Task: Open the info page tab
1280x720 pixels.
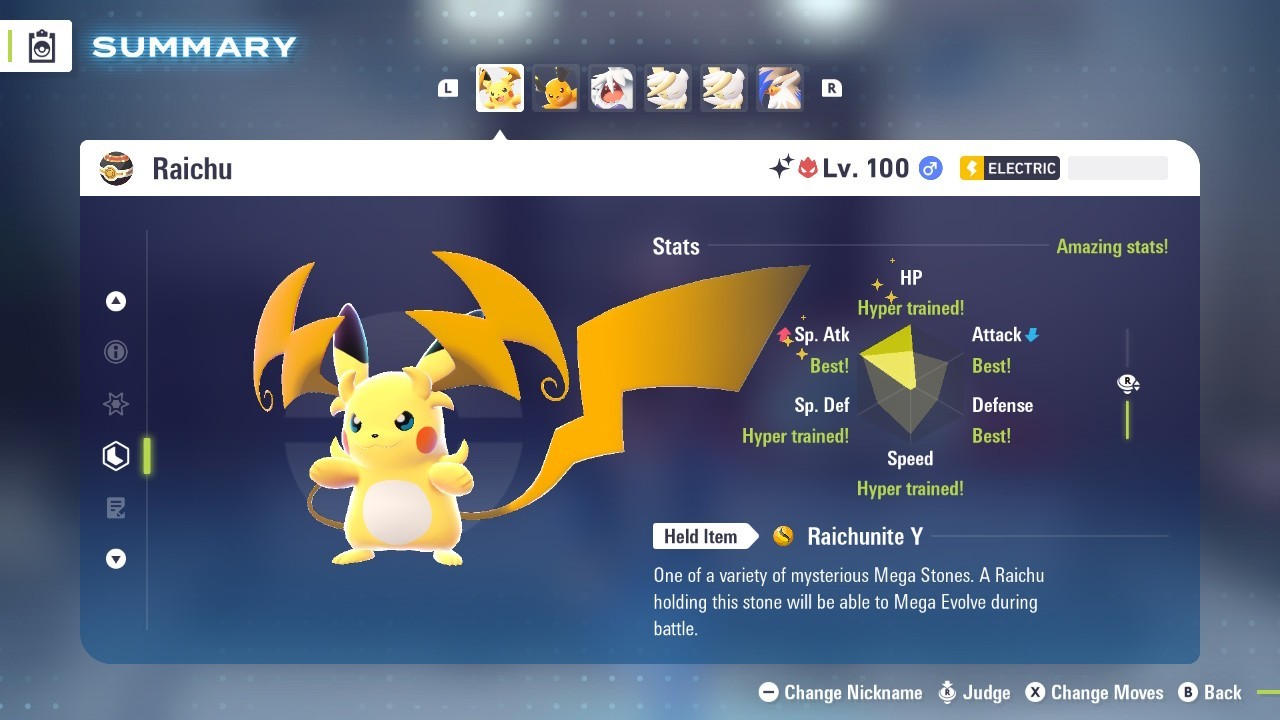Action: (116, 352)
